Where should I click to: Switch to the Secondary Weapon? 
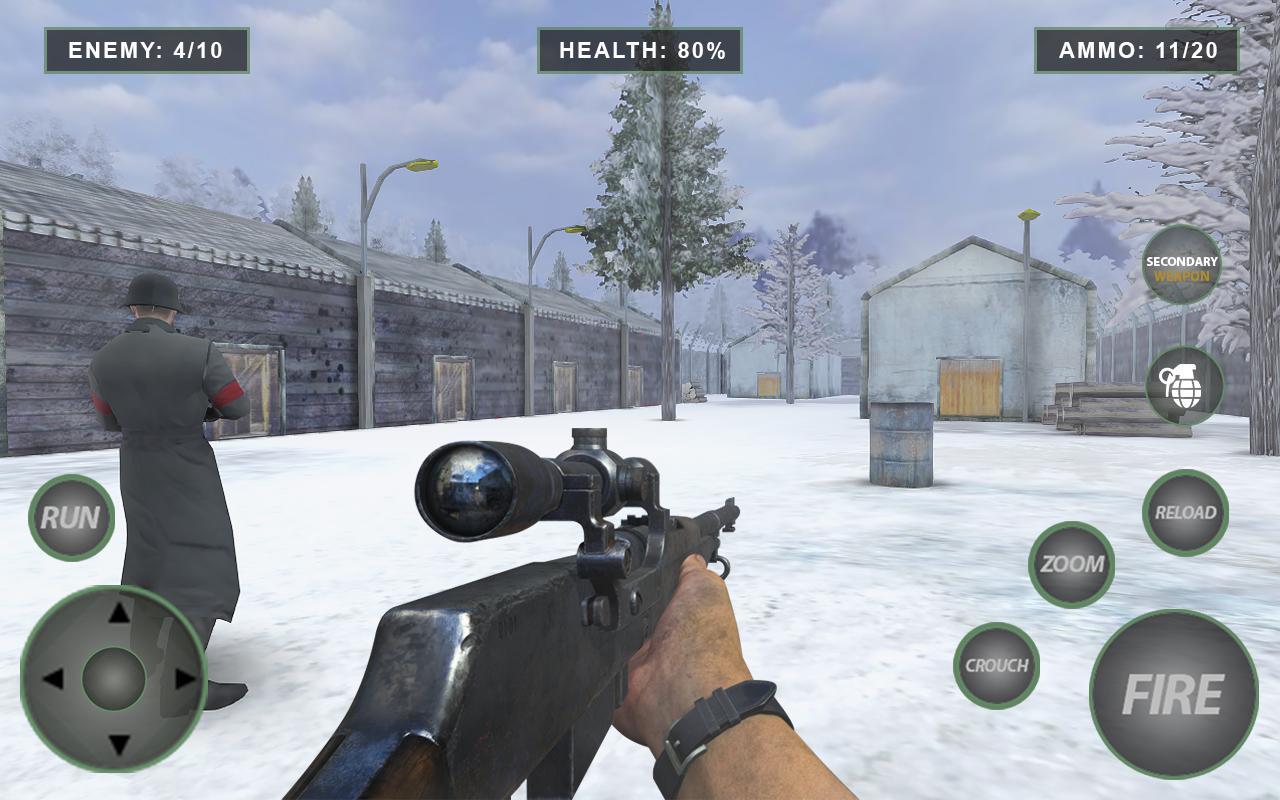(1181, 265)
